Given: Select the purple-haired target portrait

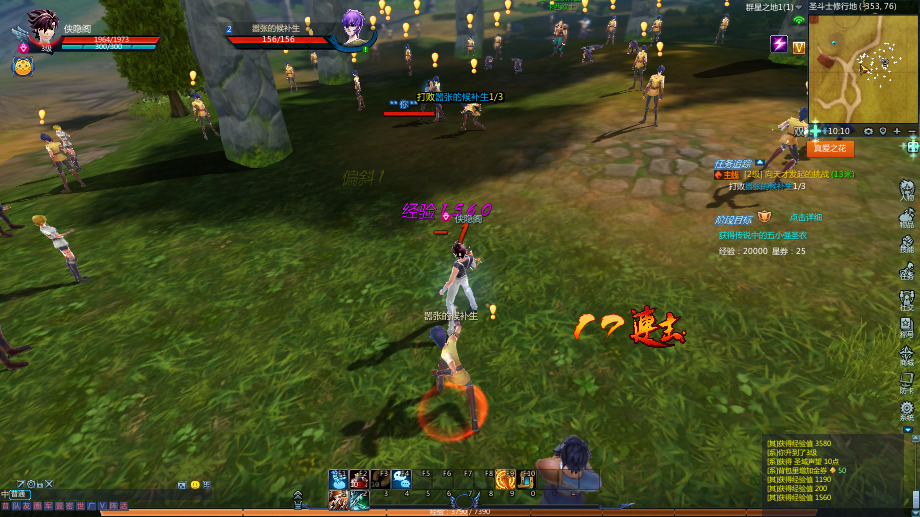Looking at the screenshot, I should [354, 25].
